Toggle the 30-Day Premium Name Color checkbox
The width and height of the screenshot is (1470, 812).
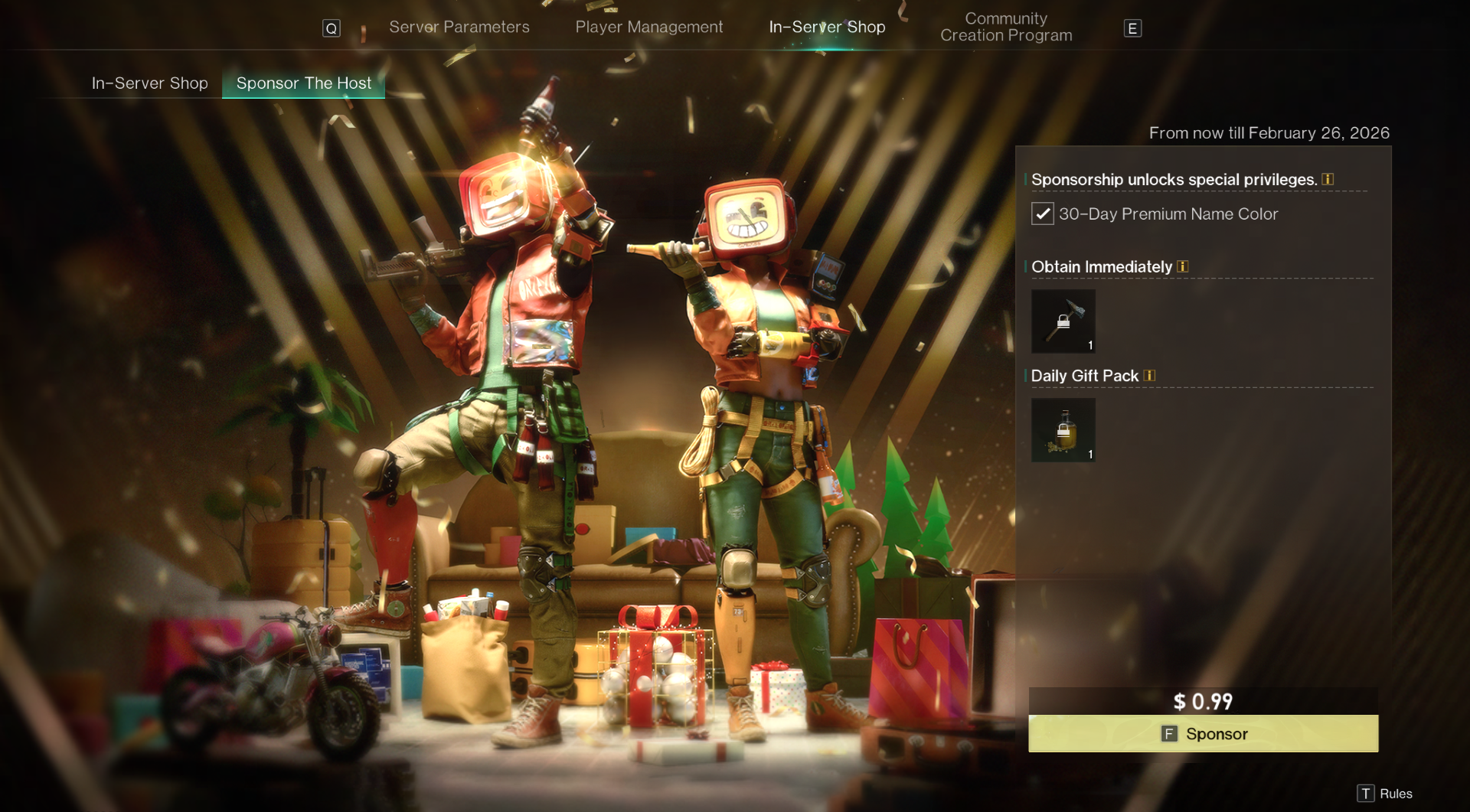click(1042, 214)
